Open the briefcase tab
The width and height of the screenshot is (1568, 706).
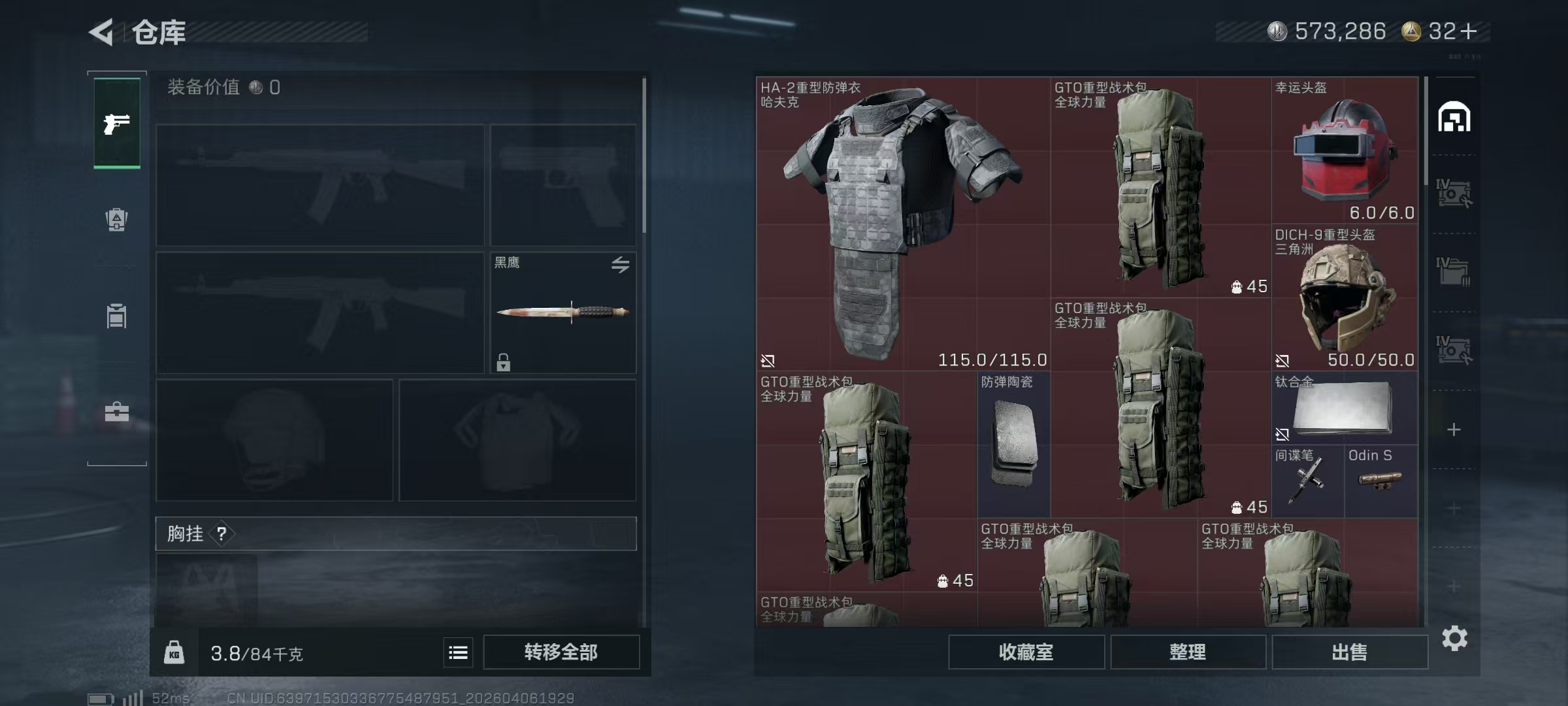point(117,412)
